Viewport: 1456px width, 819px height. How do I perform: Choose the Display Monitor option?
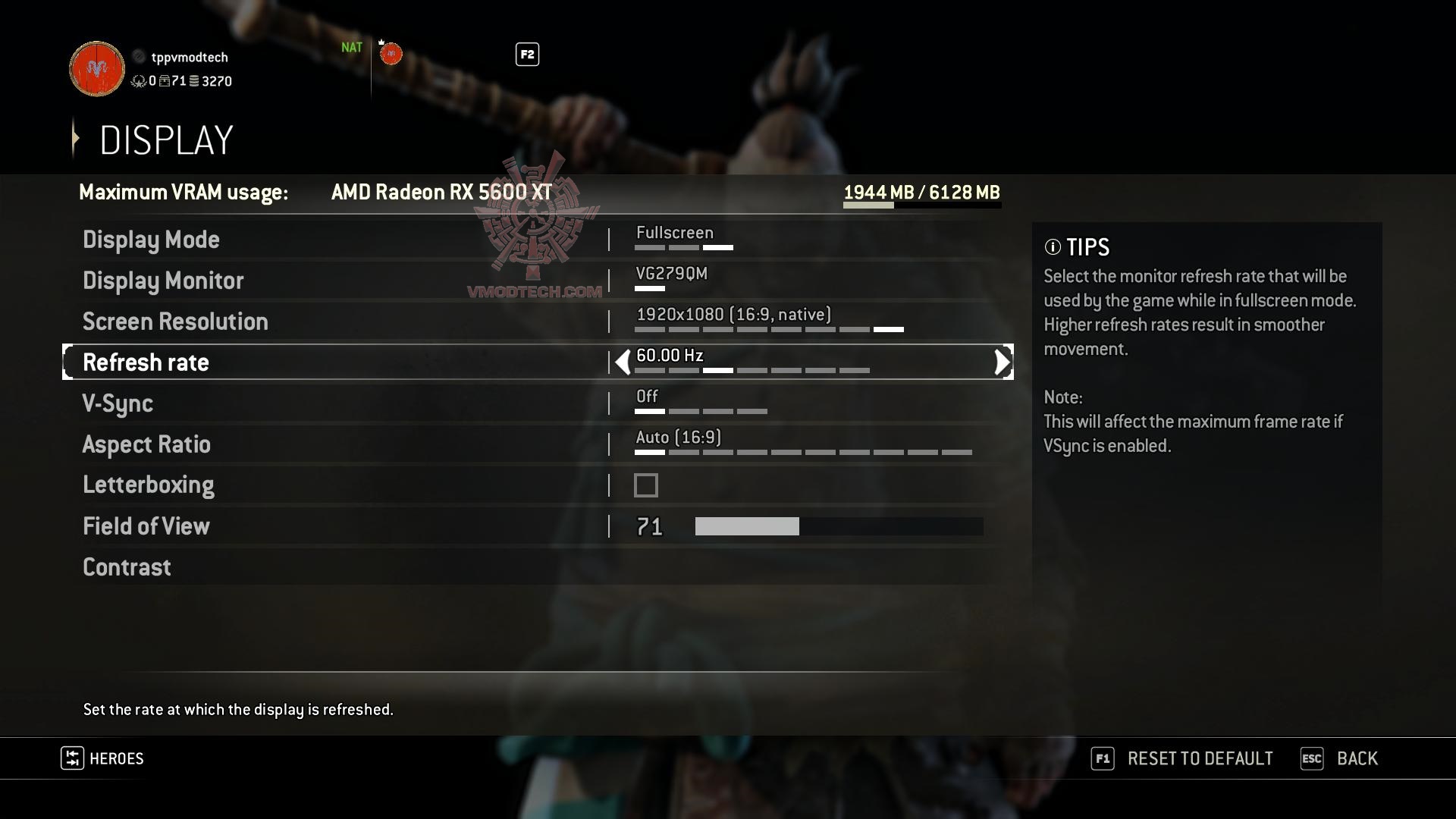coord(163,281)
